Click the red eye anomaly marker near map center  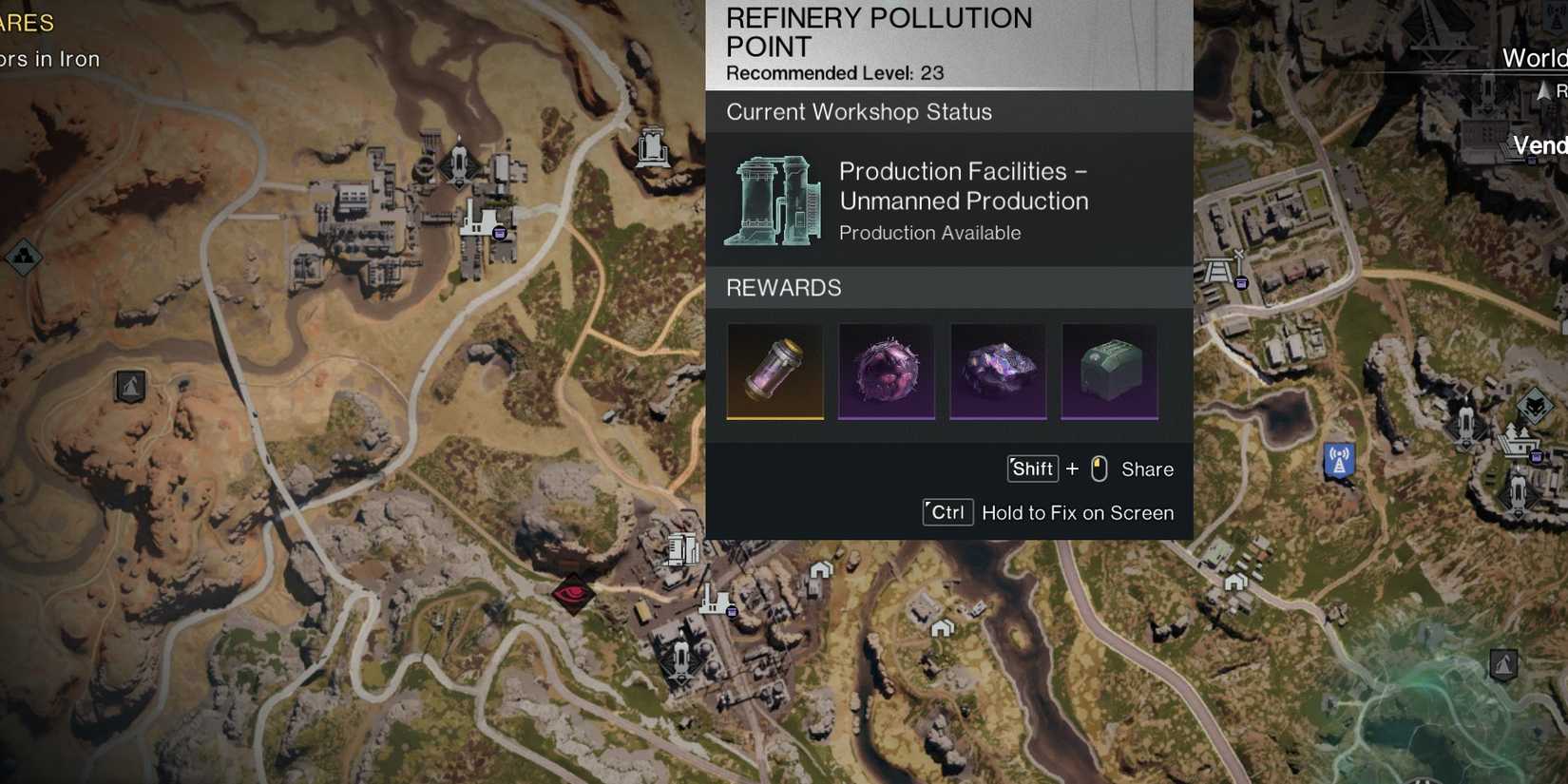(x=572, y=595)
